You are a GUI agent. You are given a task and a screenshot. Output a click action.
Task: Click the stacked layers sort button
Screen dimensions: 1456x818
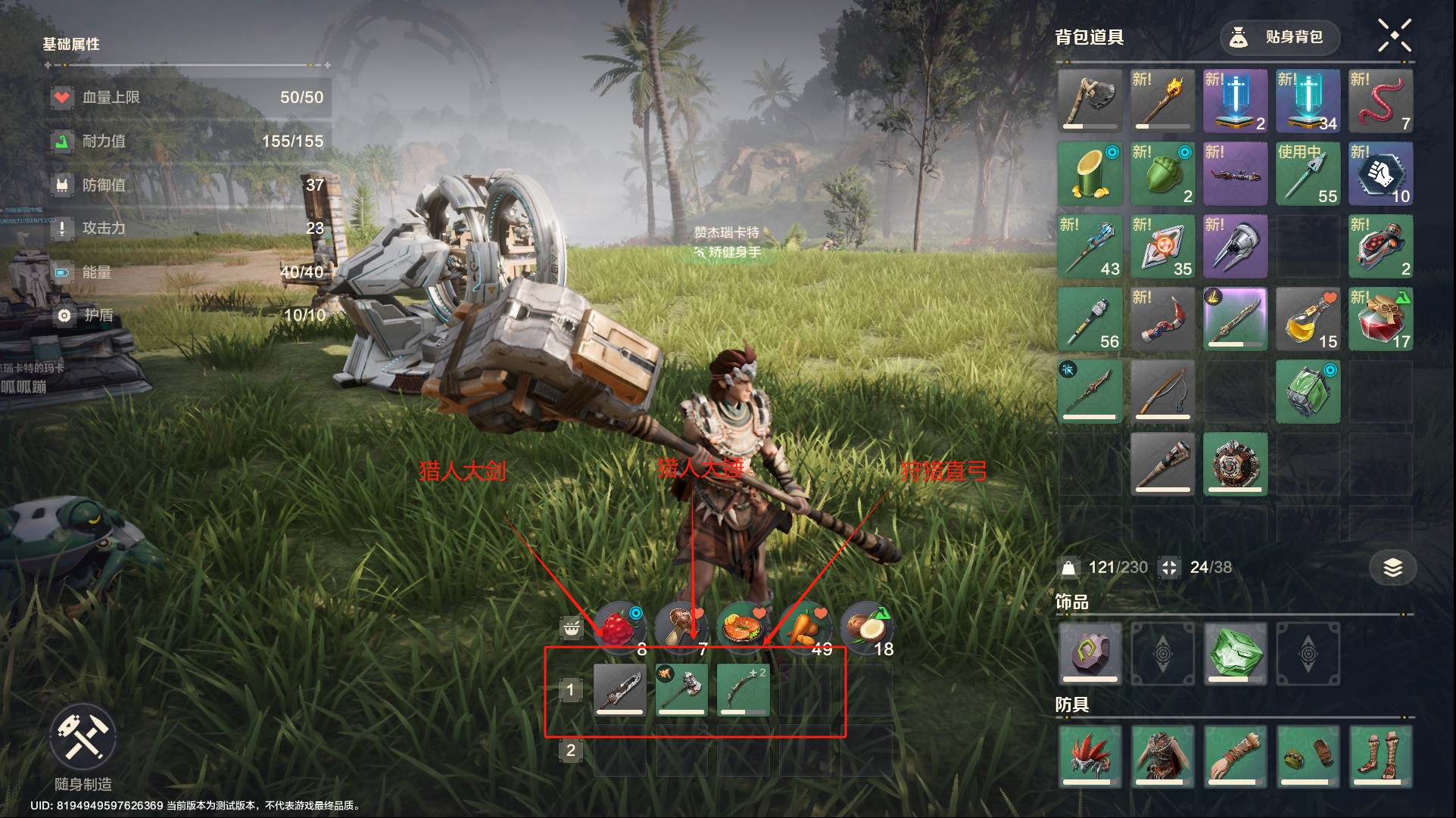1392,568
